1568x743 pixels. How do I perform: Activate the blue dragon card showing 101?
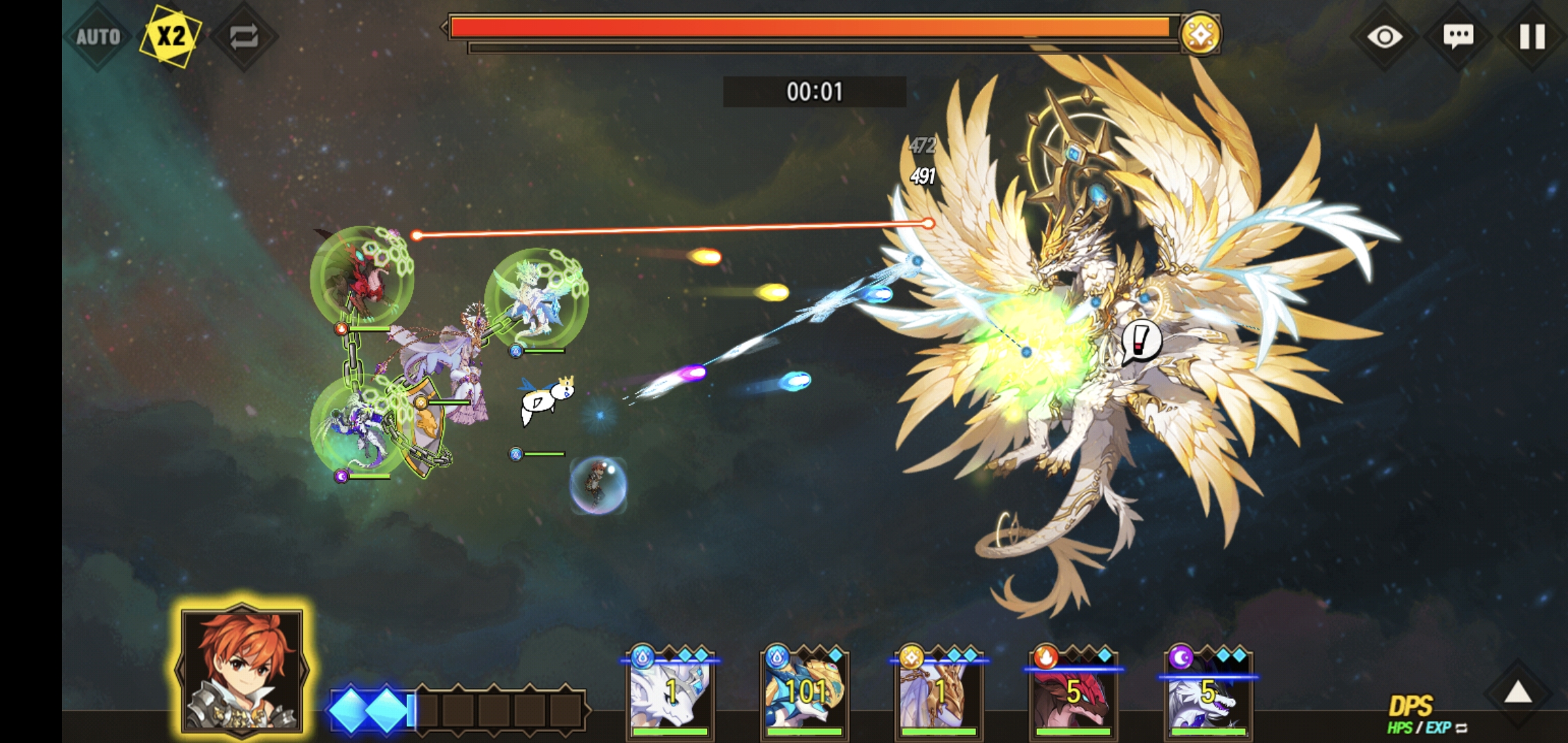point(805,691)
